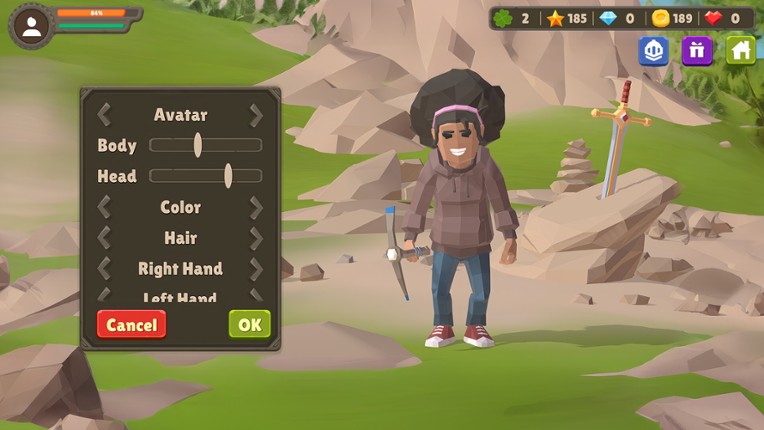
Task: Cycle Right Hand item forward
Action: [256, 269]
